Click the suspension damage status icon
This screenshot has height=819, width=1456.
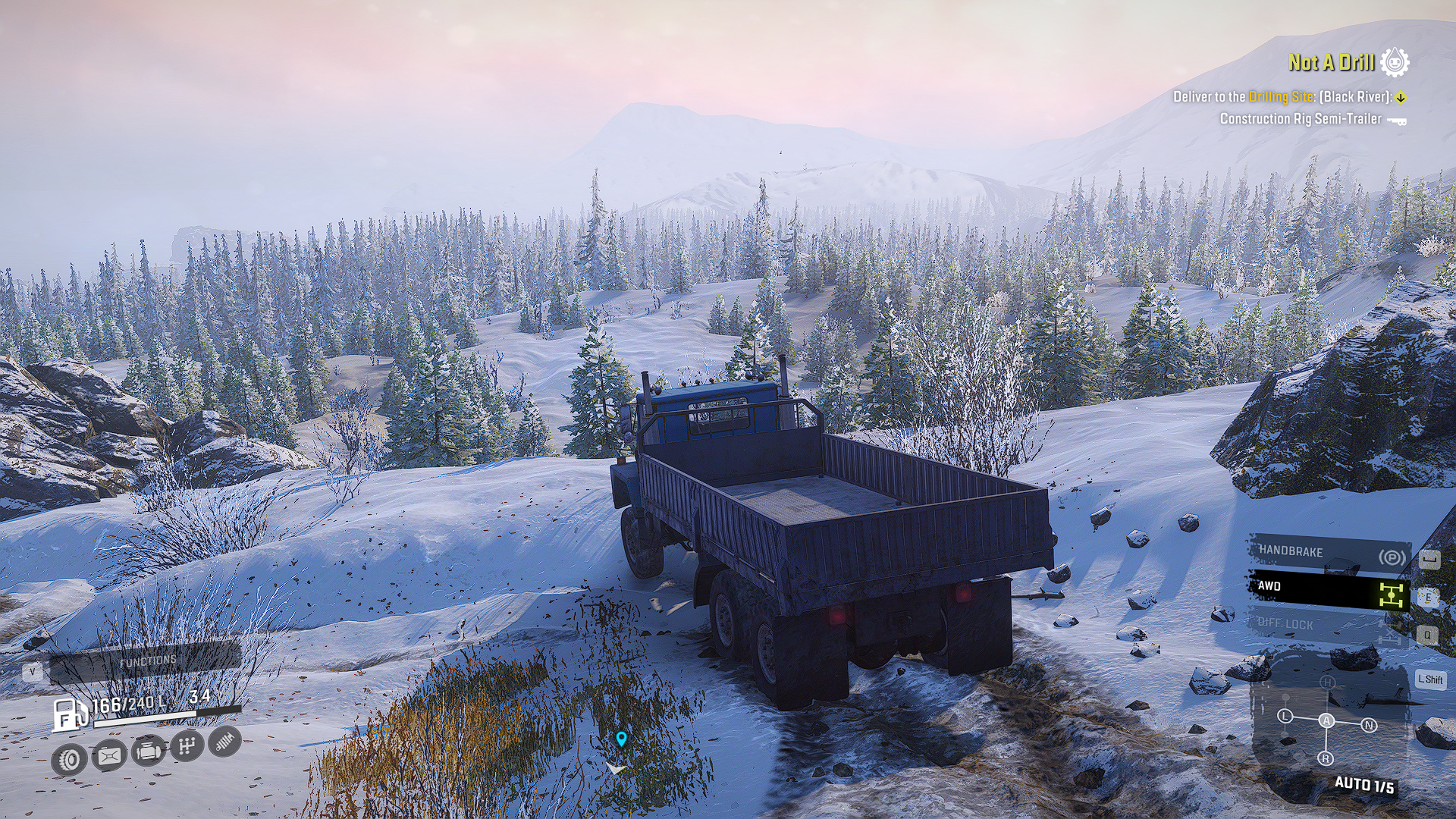point(224,742)
